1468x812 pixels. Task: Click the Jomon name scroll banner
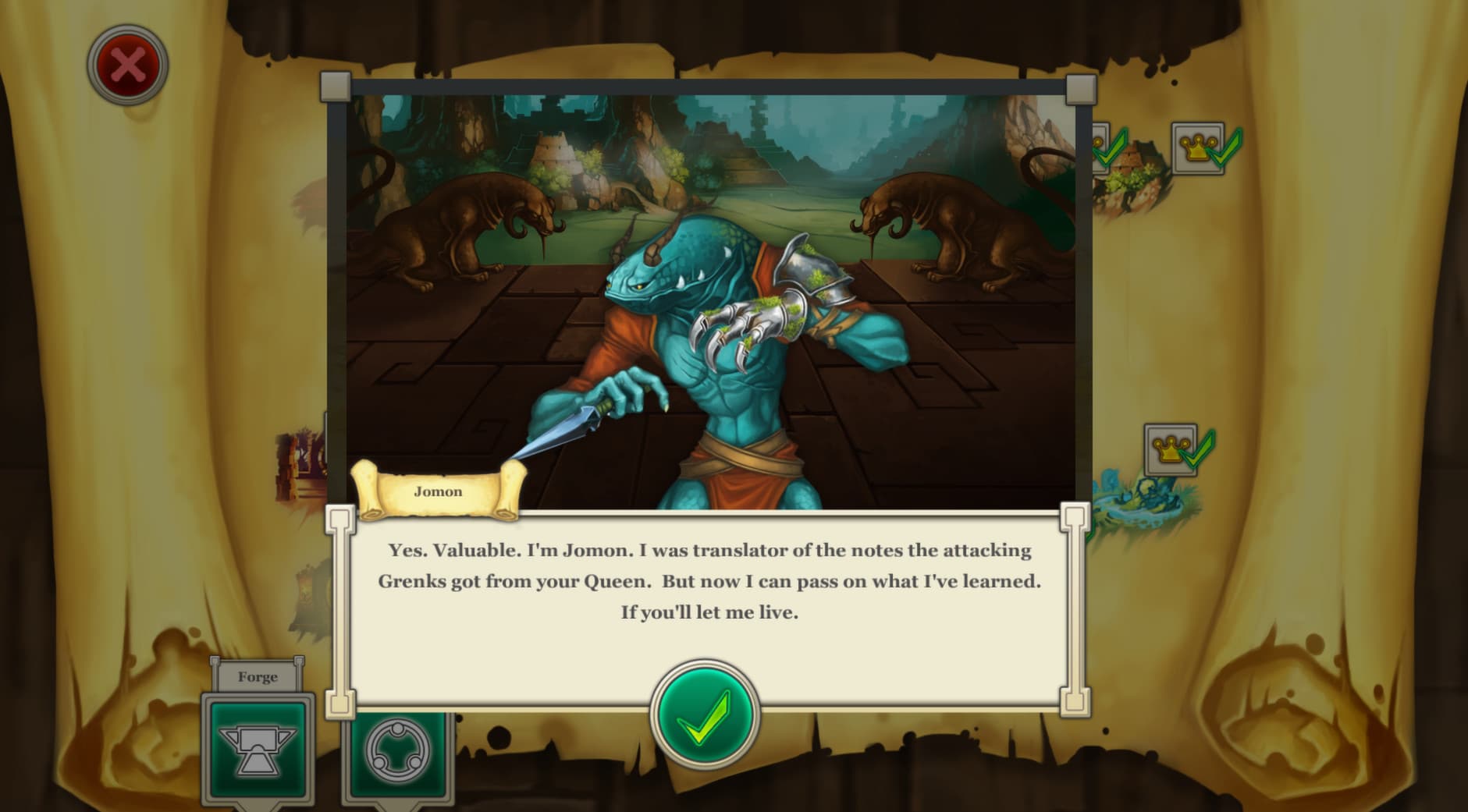coord(439,491)
